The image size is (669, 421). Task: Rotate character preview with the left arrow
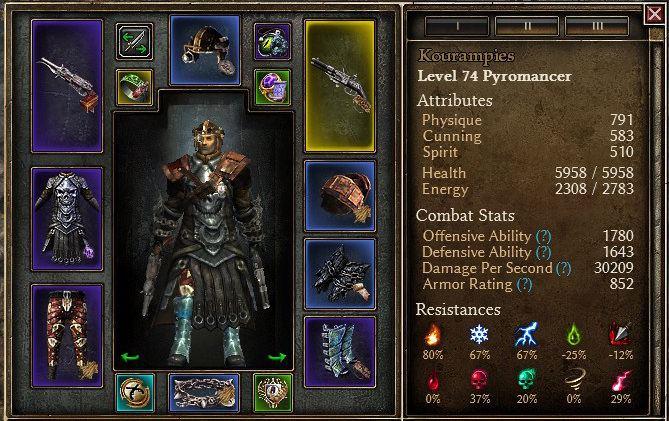pos(129,356)
